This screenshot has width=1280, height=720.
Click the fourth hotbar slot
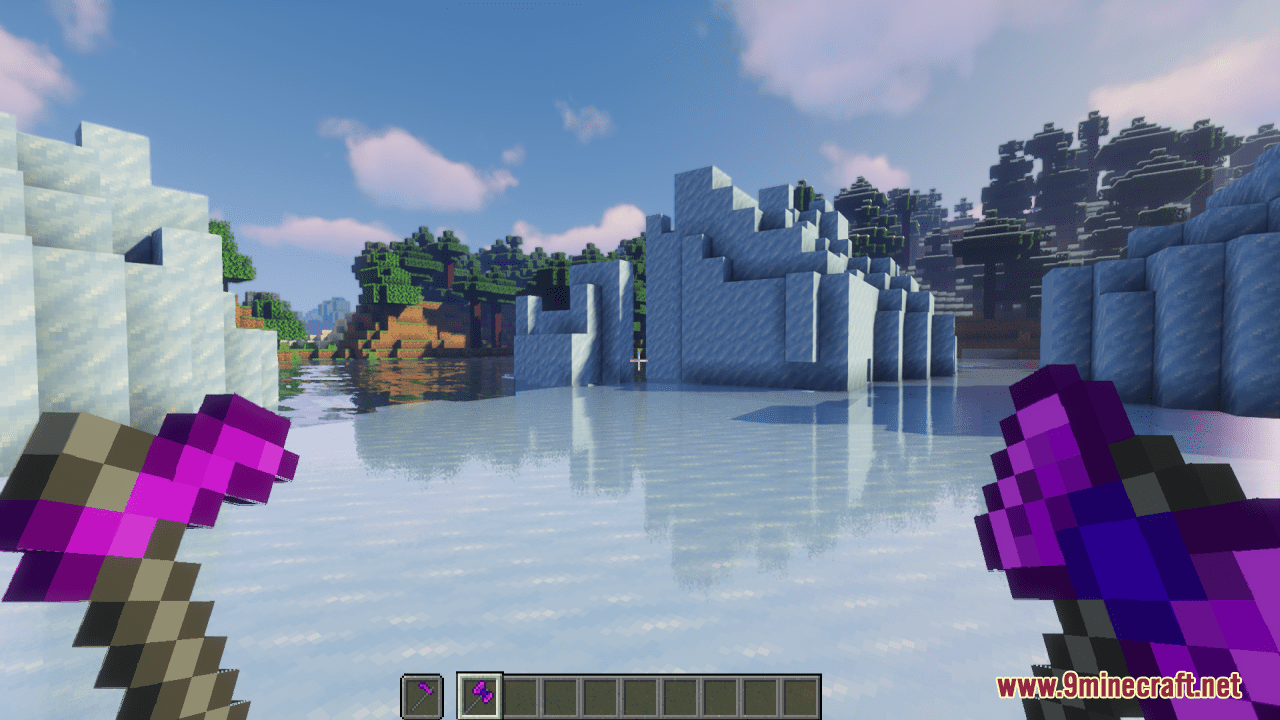[x=602, y=693]
